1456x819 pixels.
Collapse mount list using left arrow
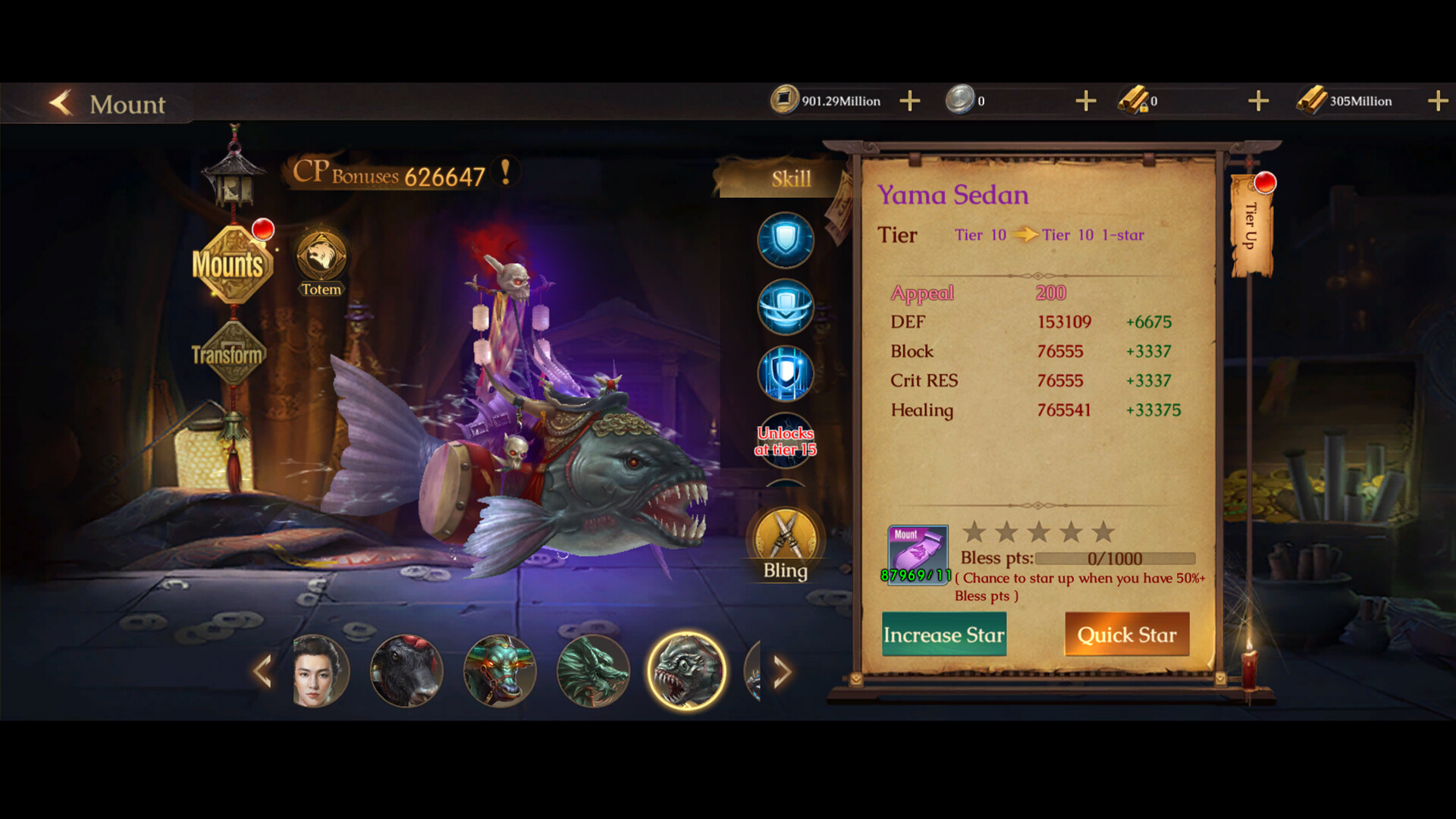265,672
